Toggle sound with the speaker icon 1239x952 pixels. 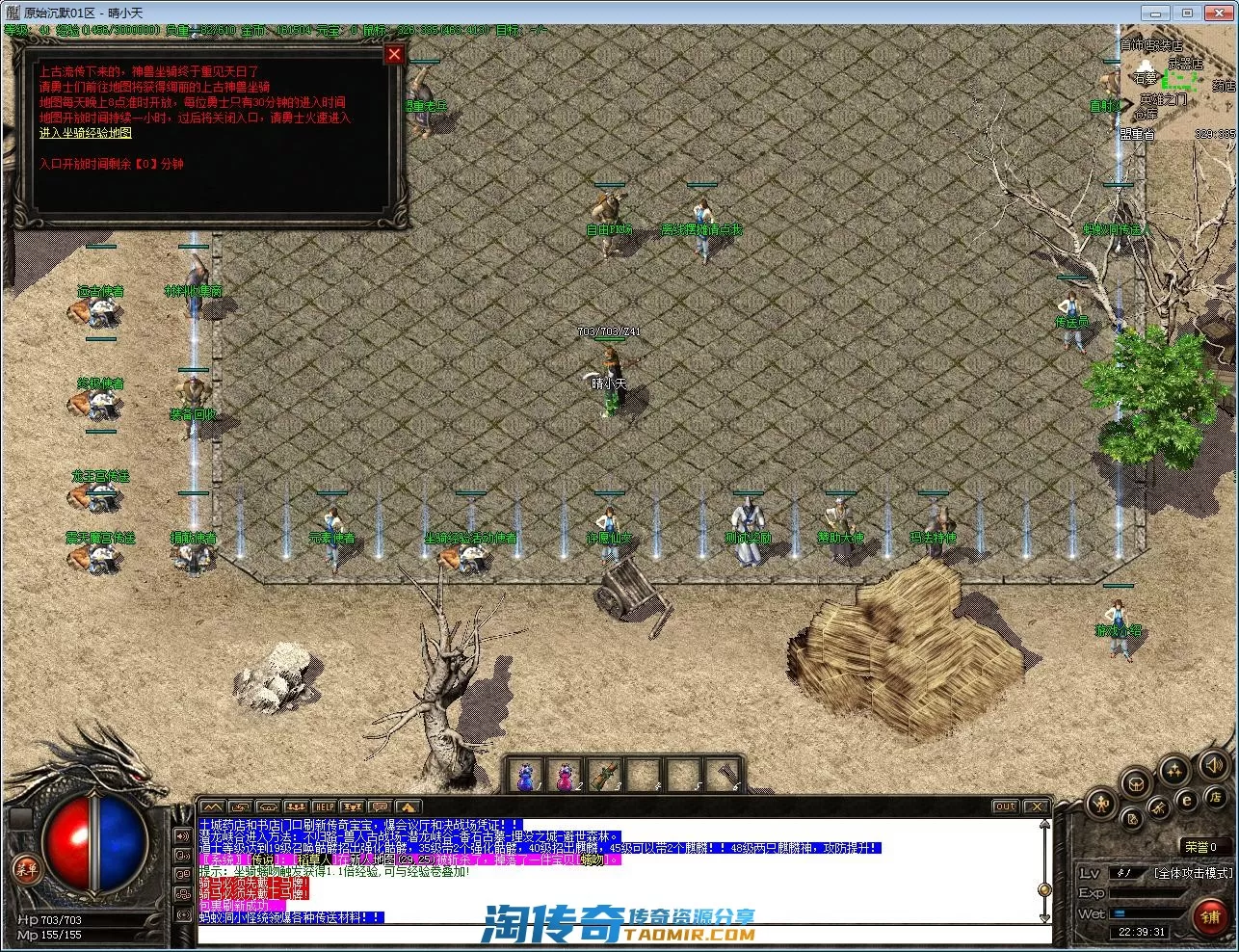(x=1215, y=765)
